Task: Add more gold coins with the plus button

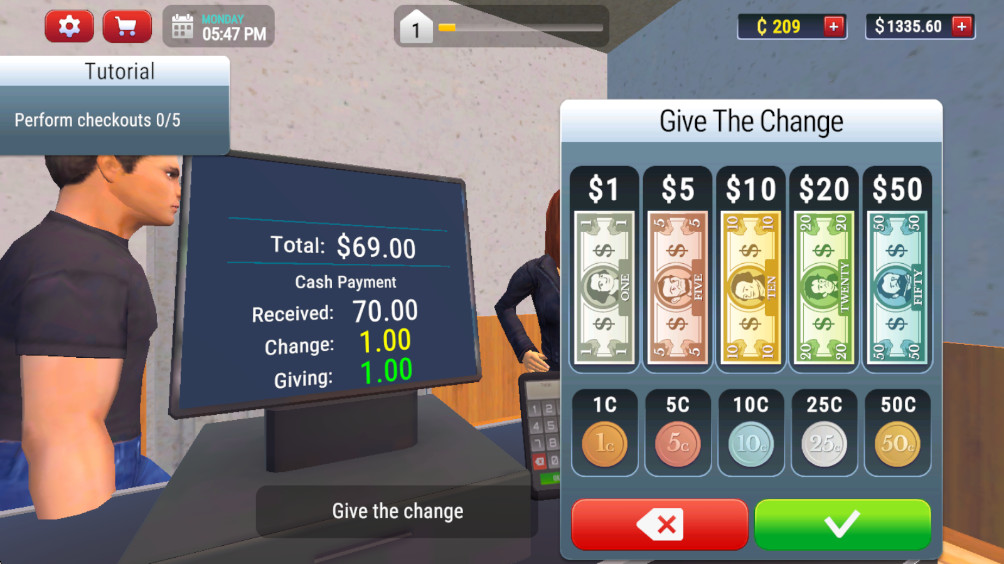Action: [833, 26]
